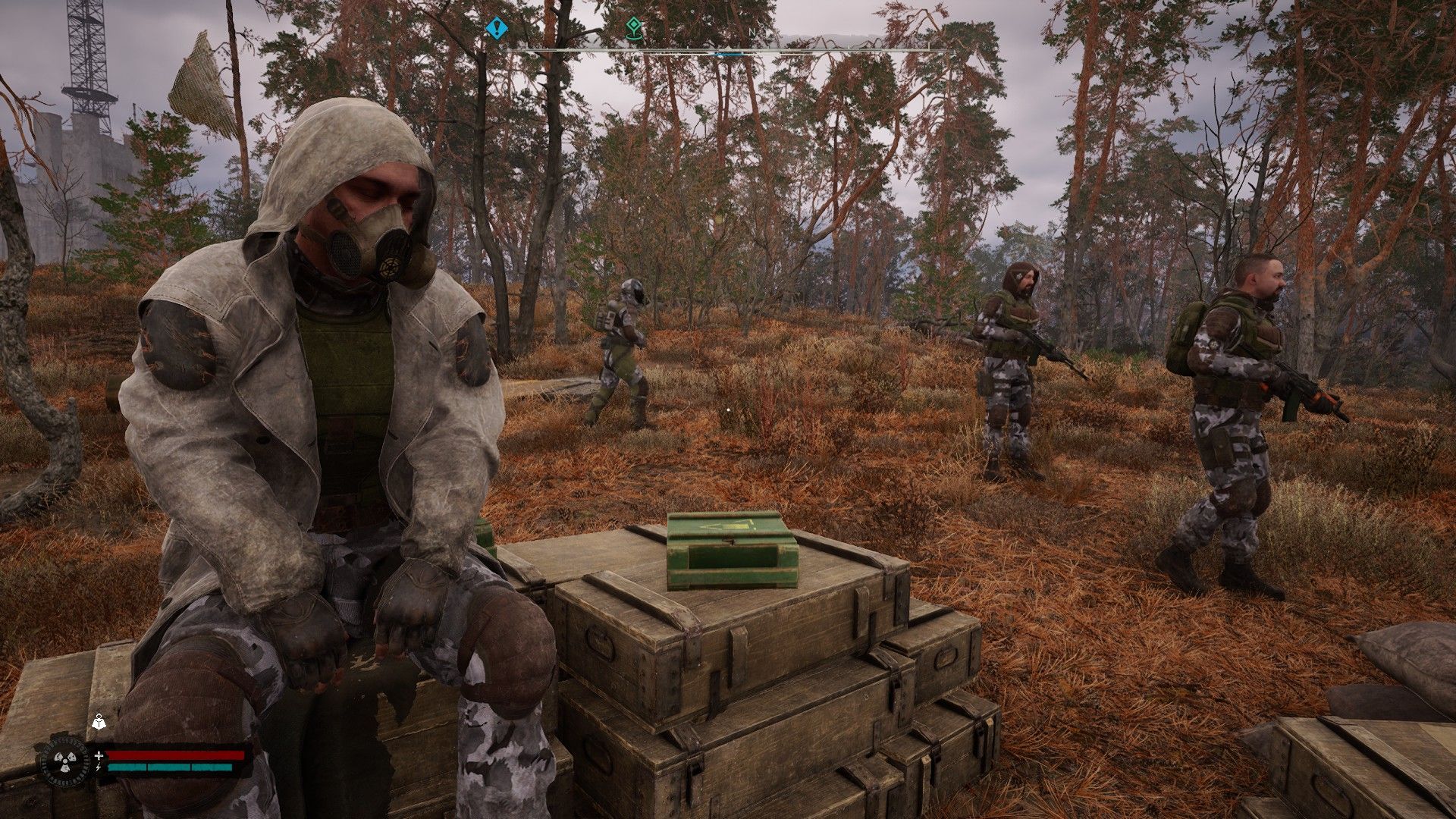
Task: Select the health cross icon
Action: (x=99, y=755)
